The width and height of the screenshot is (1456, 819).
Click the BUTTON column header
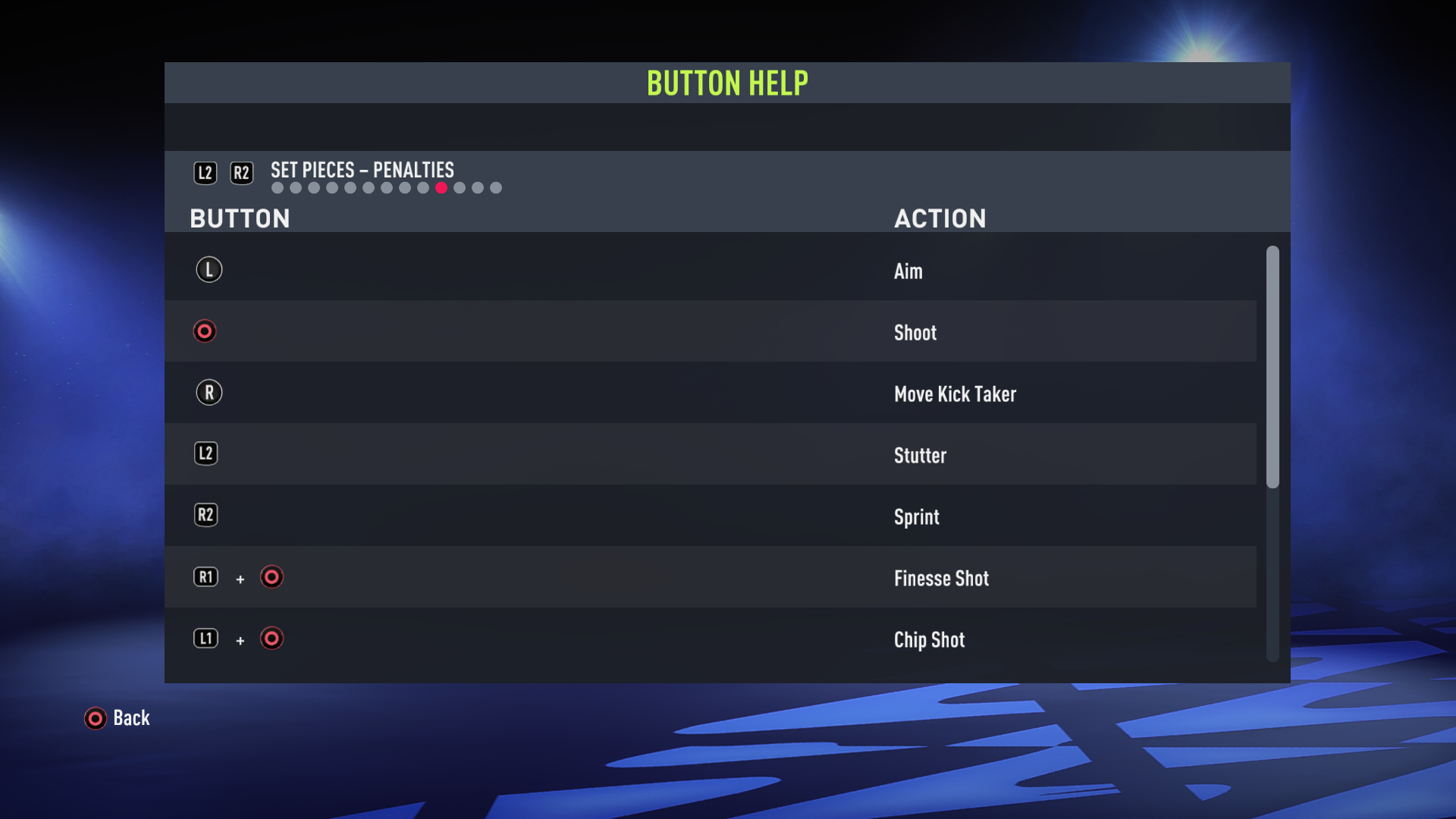pyautogui.click(x=240, y=218)
